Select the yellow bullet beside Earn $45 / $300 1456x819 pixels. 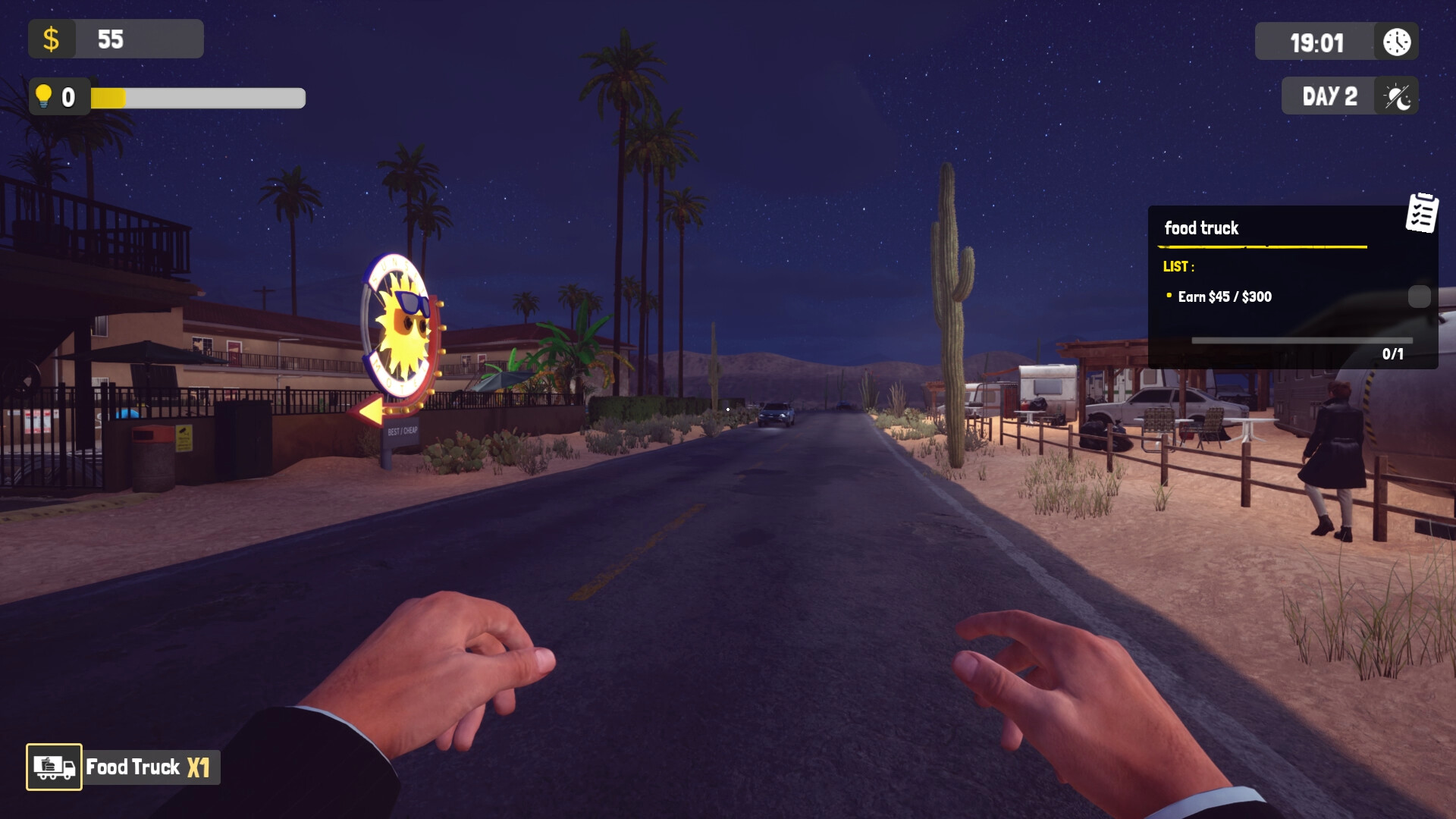point(1170,297)
